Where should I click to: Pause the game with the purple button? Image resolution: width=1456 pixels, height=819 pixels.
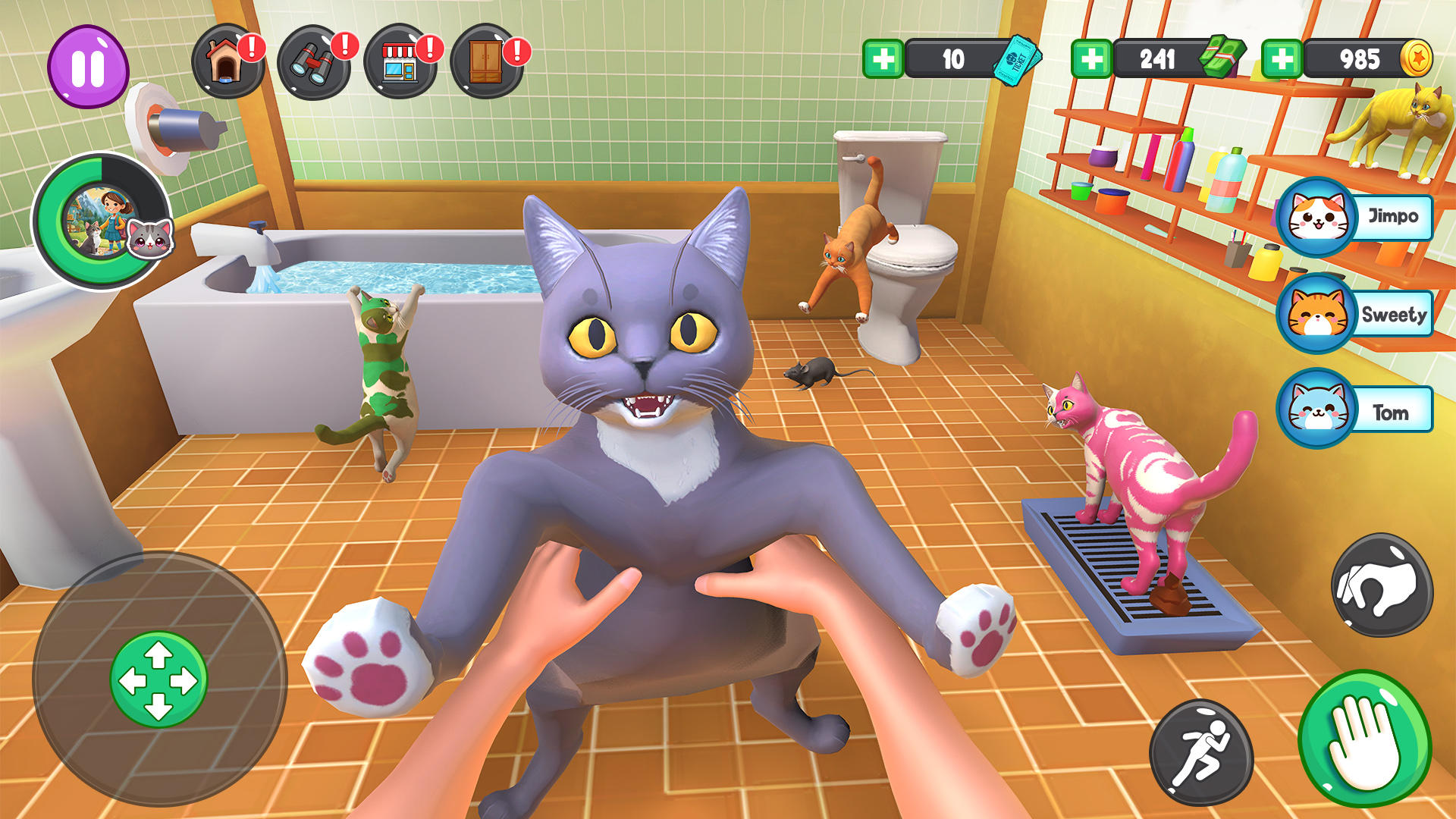[88, 67]
